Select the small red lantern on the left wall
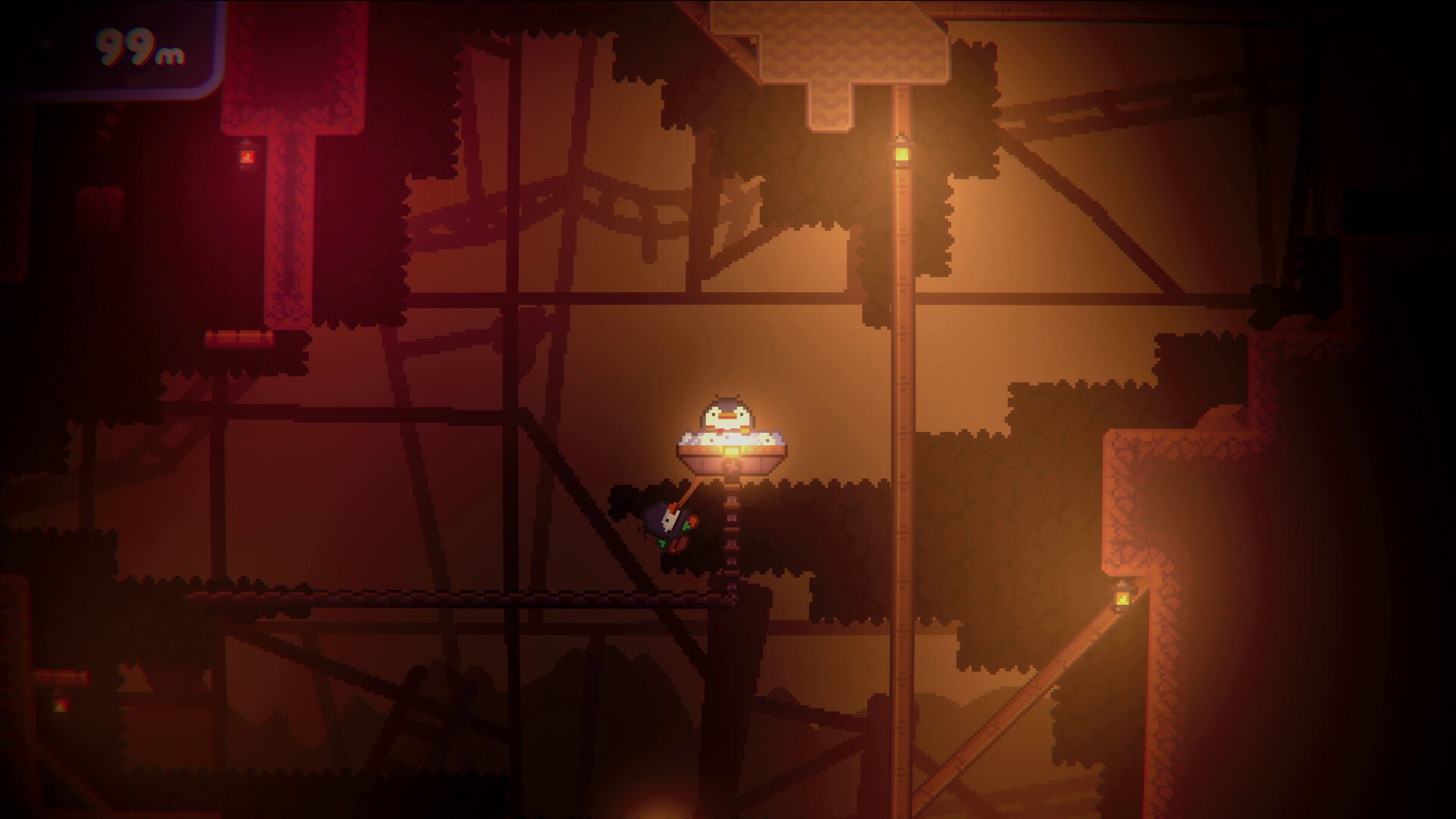 (x=246, y=157)
